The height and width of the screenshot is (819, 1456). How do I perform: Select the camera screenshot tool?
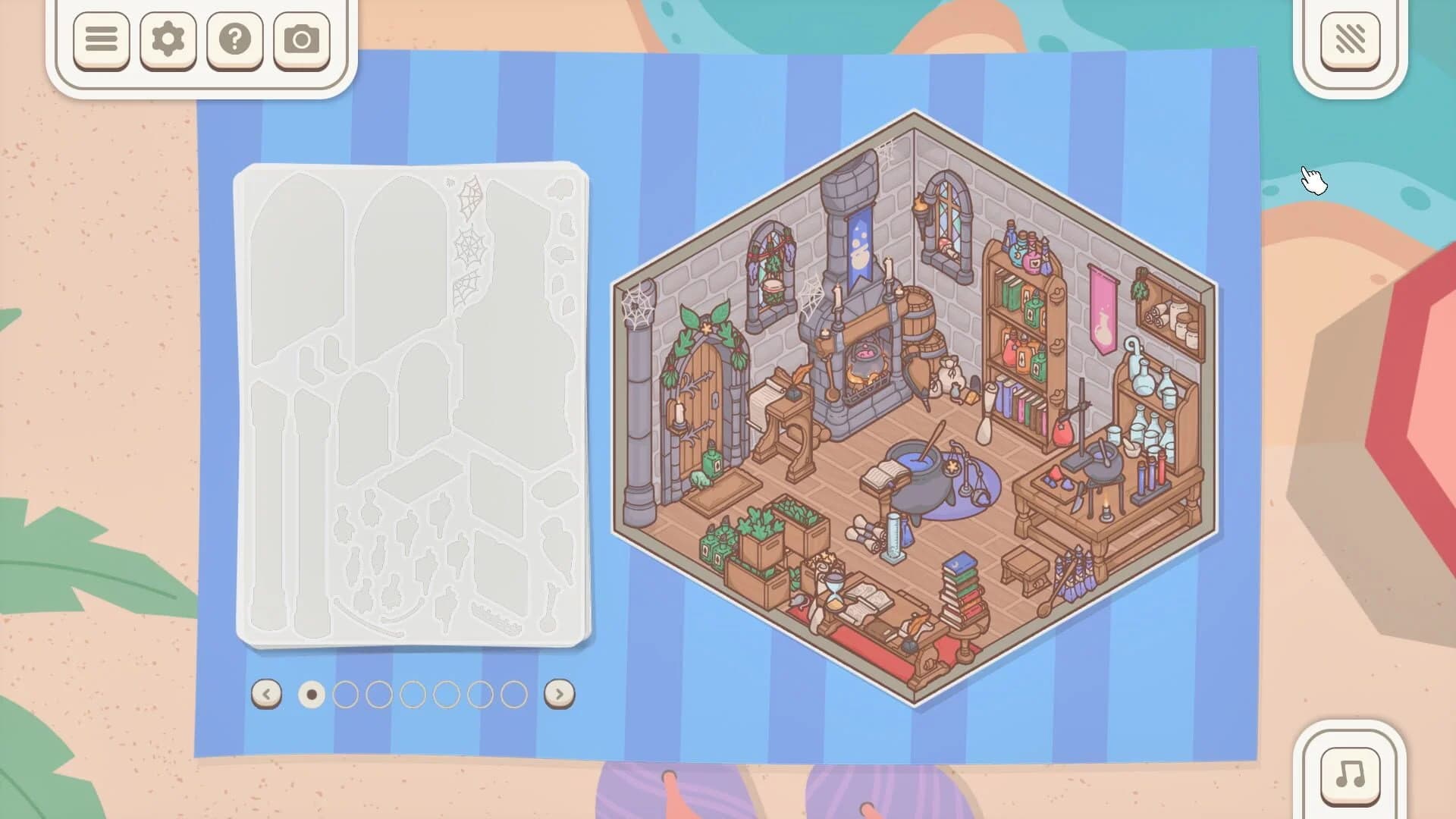click(x=302, y=40)
